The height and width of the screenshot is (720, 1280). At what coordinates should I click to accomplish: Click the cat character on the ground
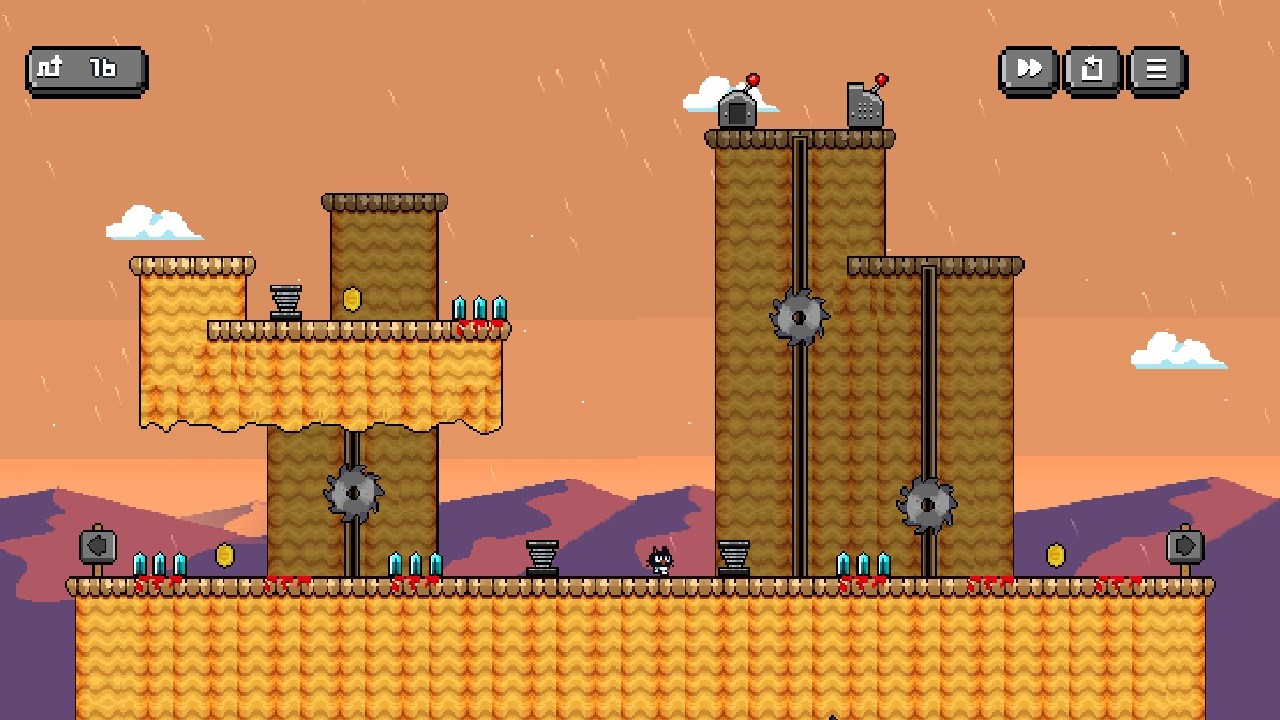point(660,558)
